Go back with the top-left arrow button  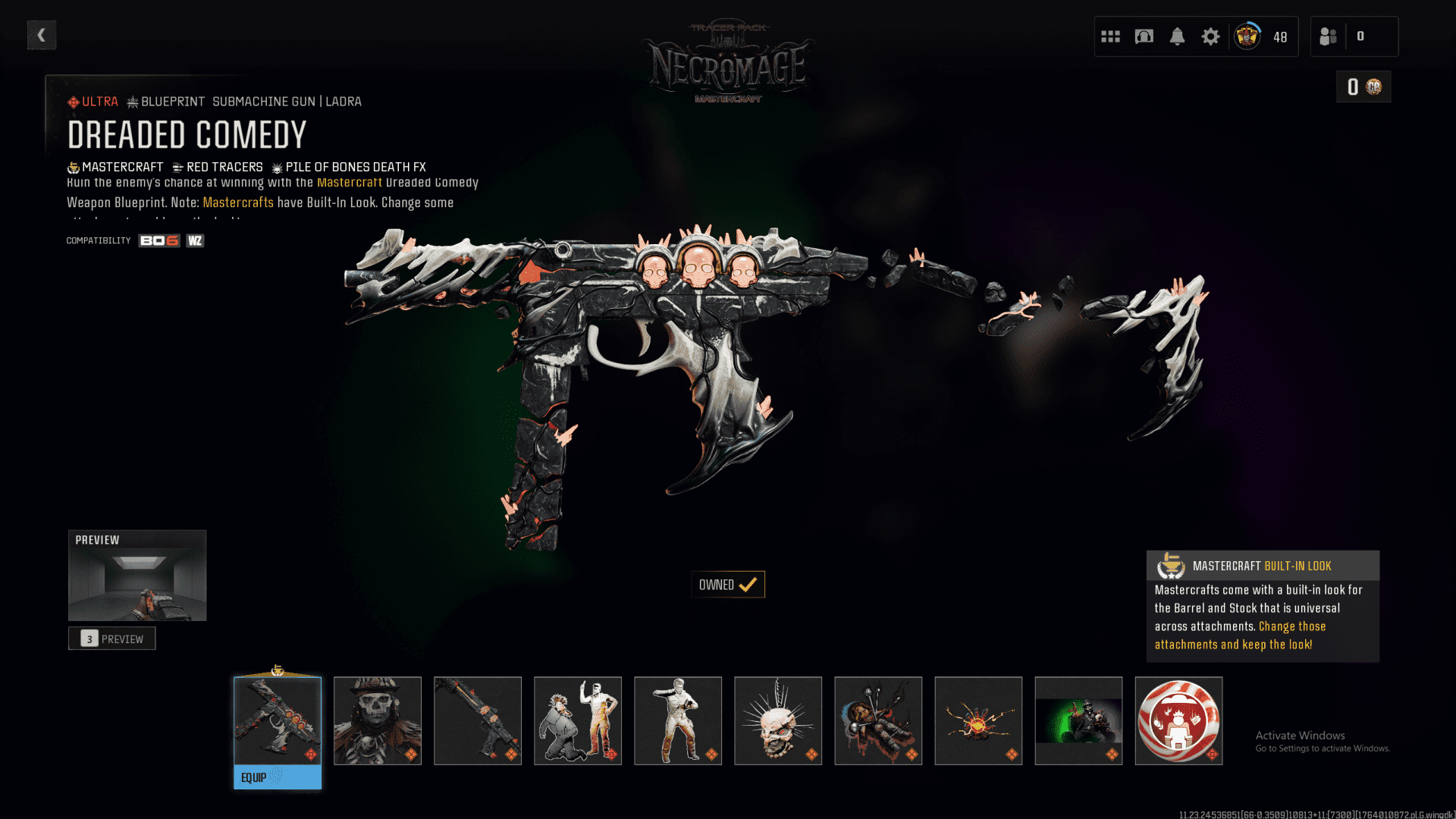(42, 35)
